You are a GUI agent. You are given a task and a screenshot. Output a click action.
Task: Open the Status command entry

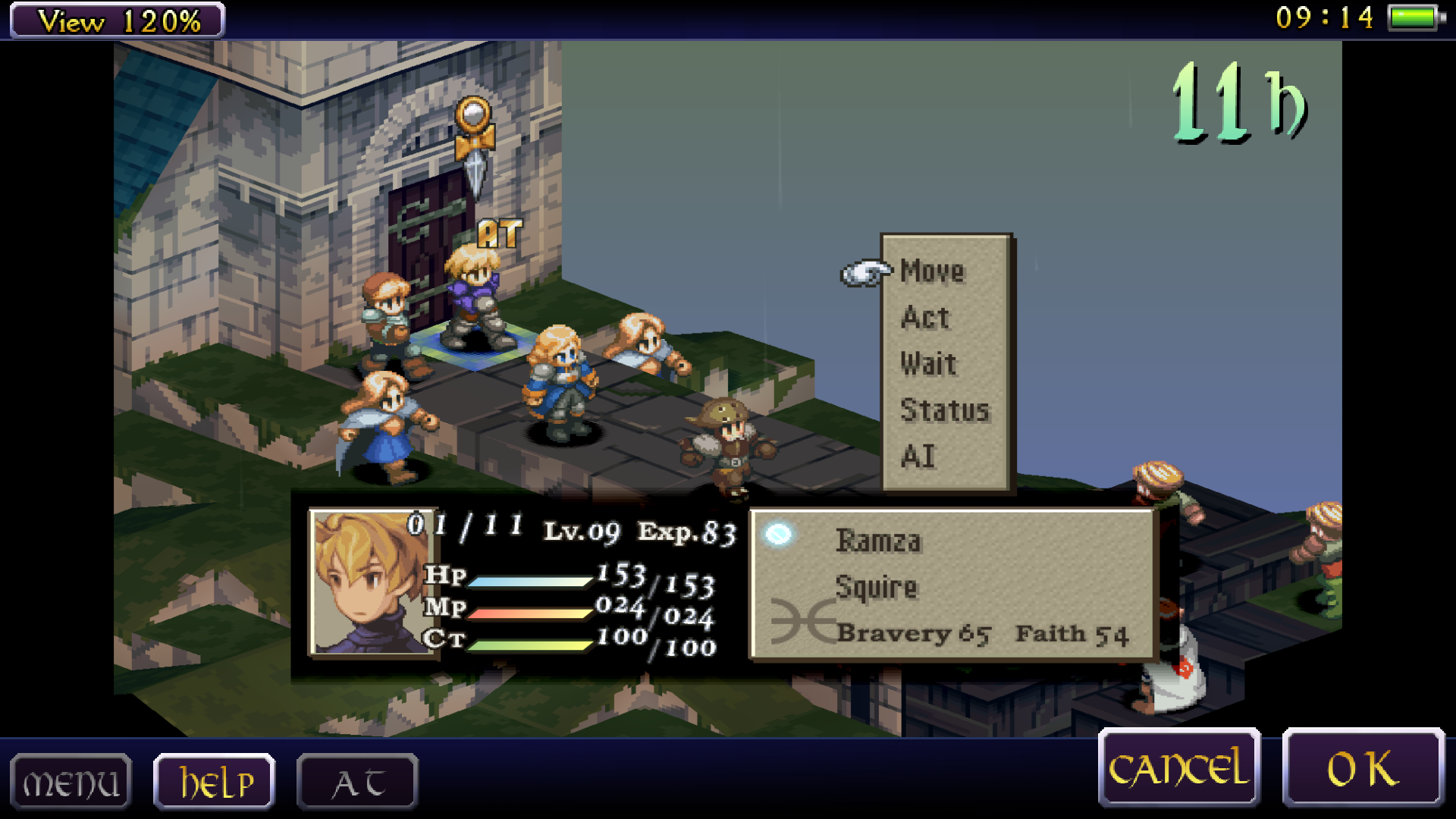click(945, 410)
